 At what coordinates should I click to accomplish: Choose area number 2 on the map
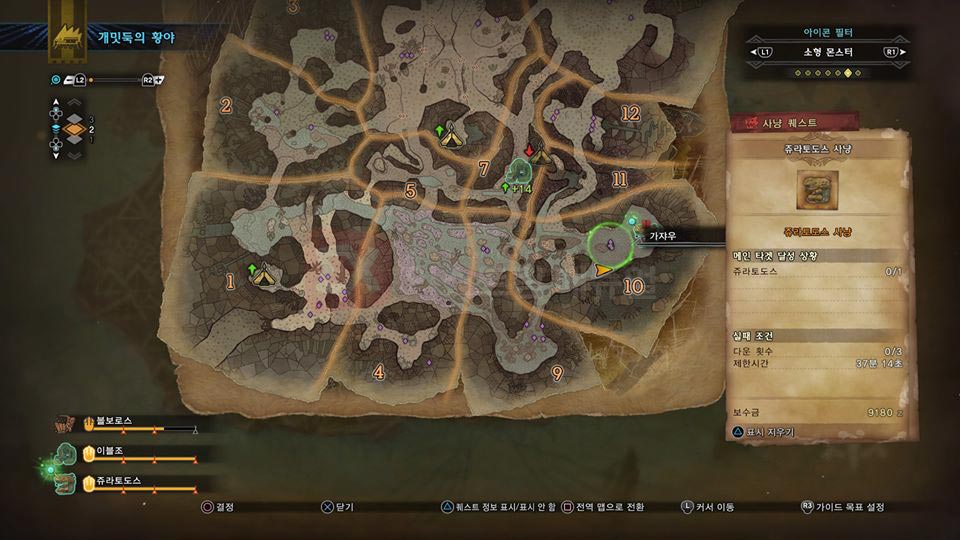click(226, 106)
